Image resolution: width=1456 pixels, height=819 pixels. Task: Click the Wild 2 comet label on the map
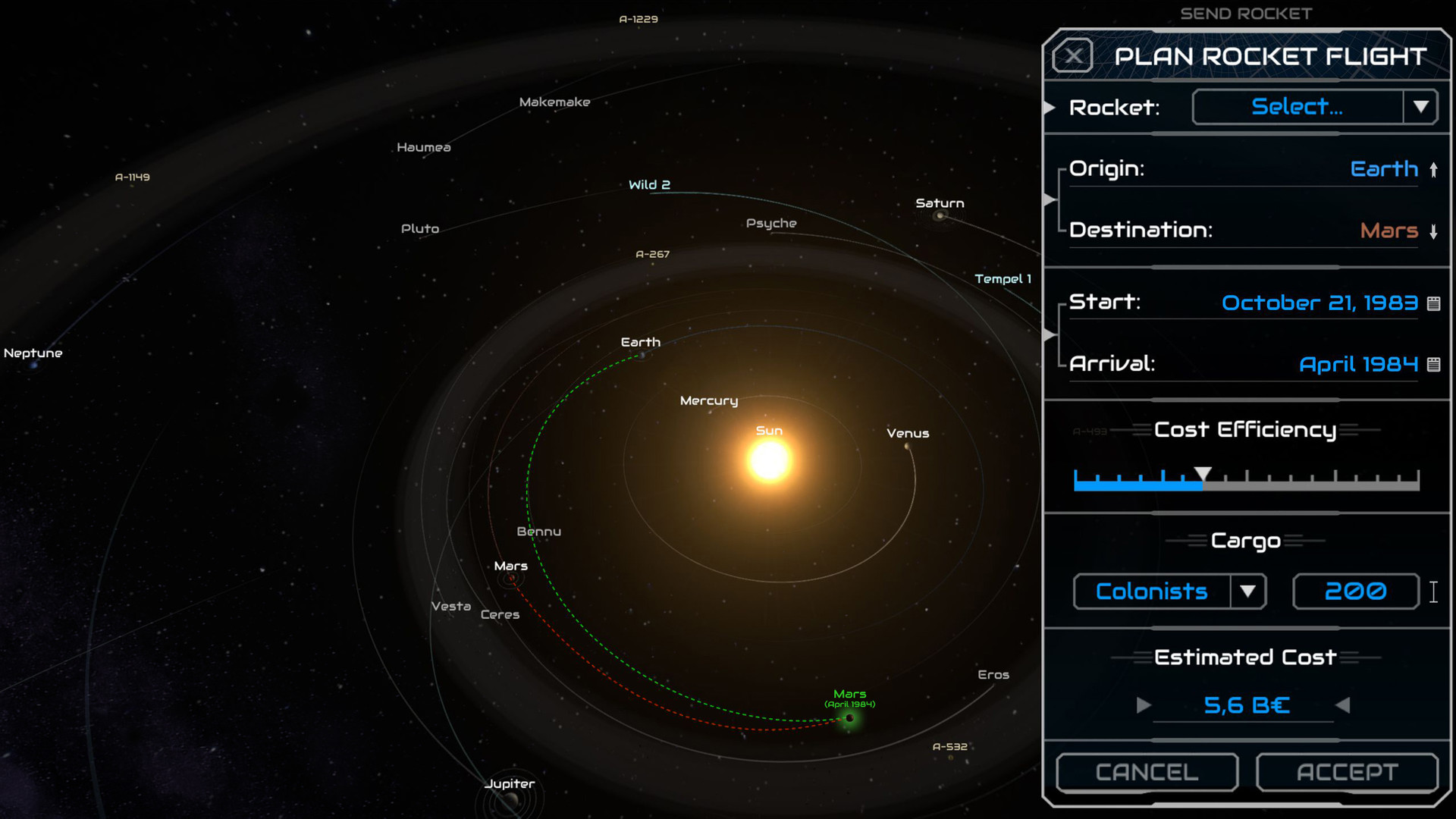tap(649, 184)
